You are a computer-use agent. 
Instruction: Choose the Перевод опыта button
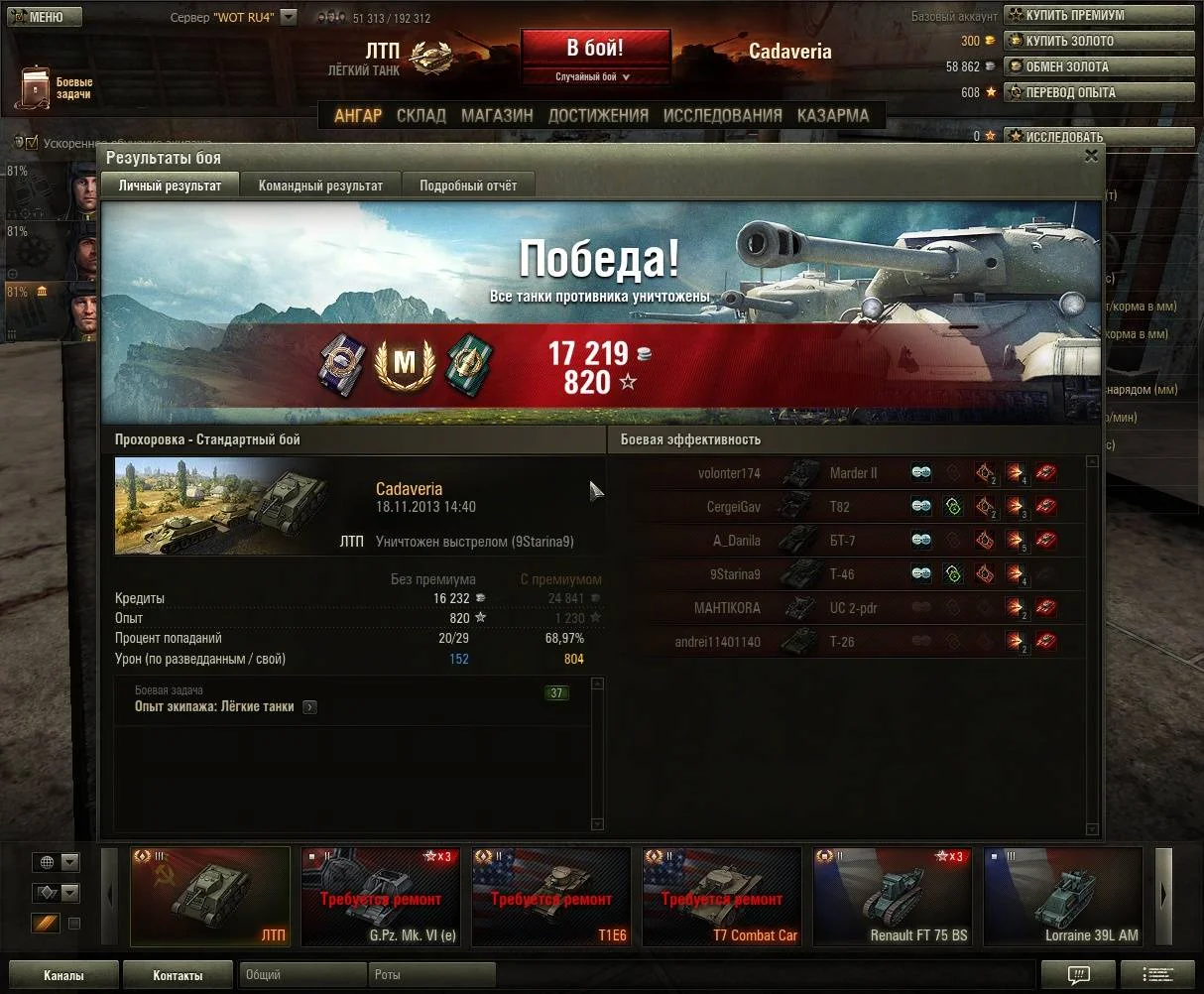coord(1099,92)
